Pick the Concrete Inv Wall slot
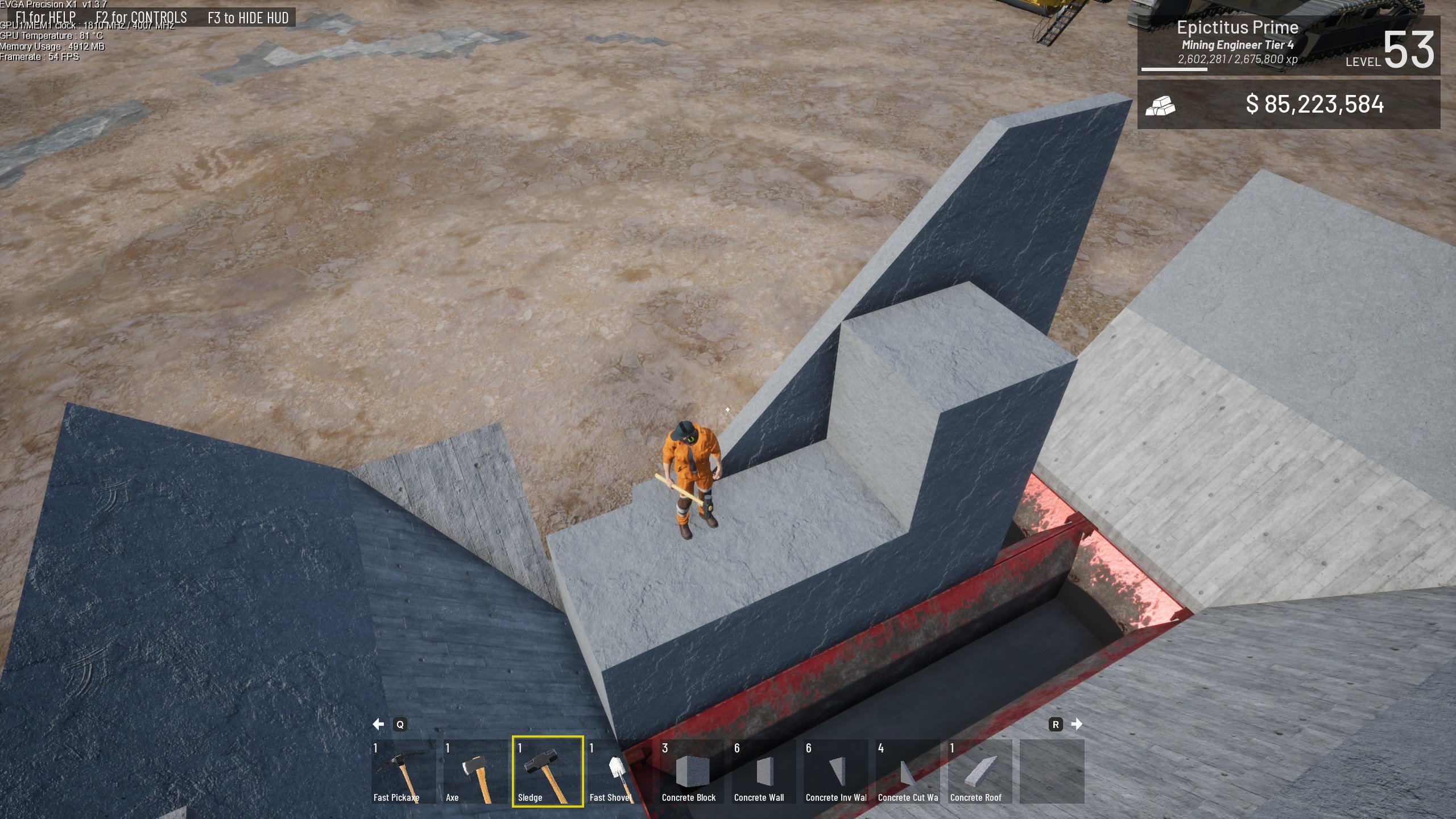Image resolution: width=1456 pixels, height=819 pixels. 835,771
